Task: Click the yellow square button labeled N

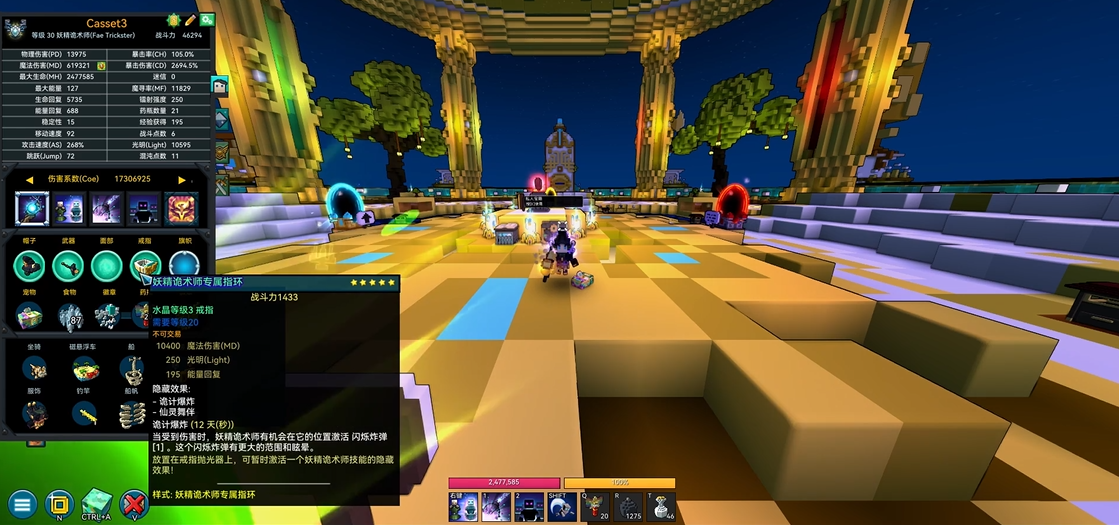Action: point(60,503)
